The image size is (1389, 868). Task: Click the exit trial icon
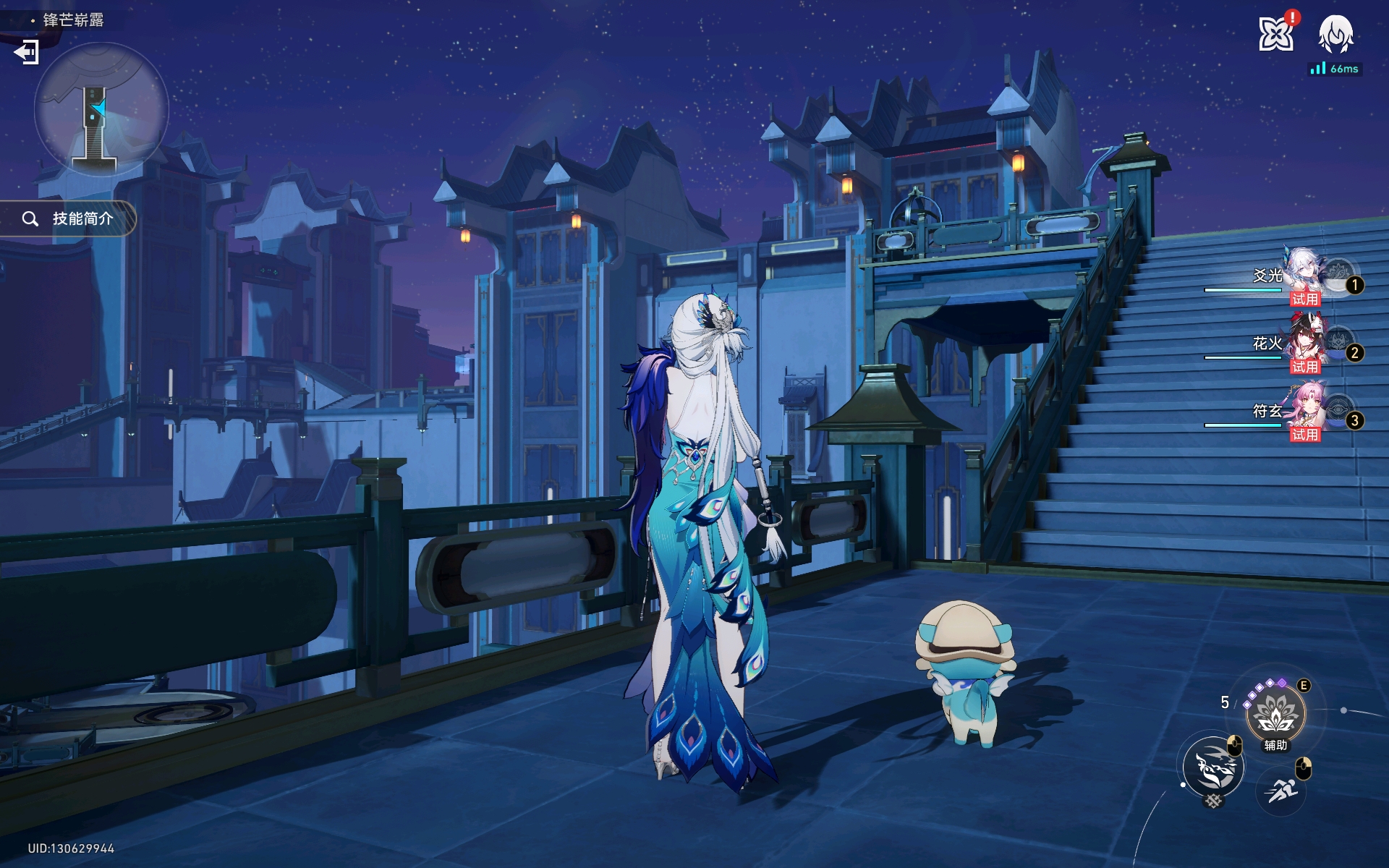[x=27, y=52]
